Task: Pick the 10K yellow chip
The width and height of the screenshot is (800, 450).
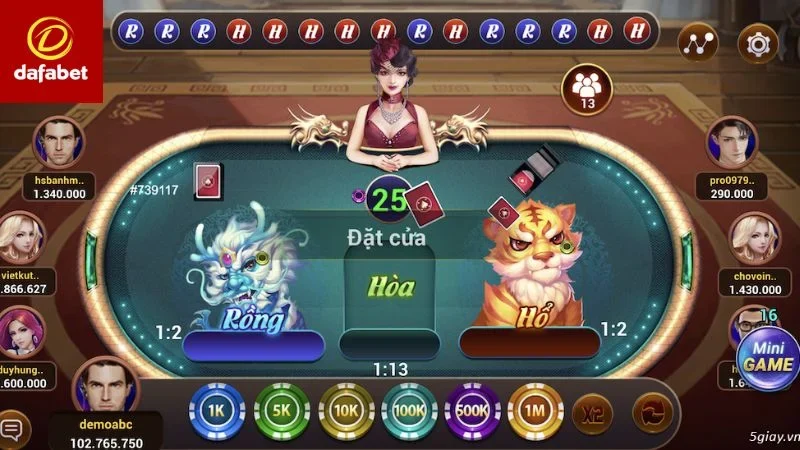Action: point(345,411)
